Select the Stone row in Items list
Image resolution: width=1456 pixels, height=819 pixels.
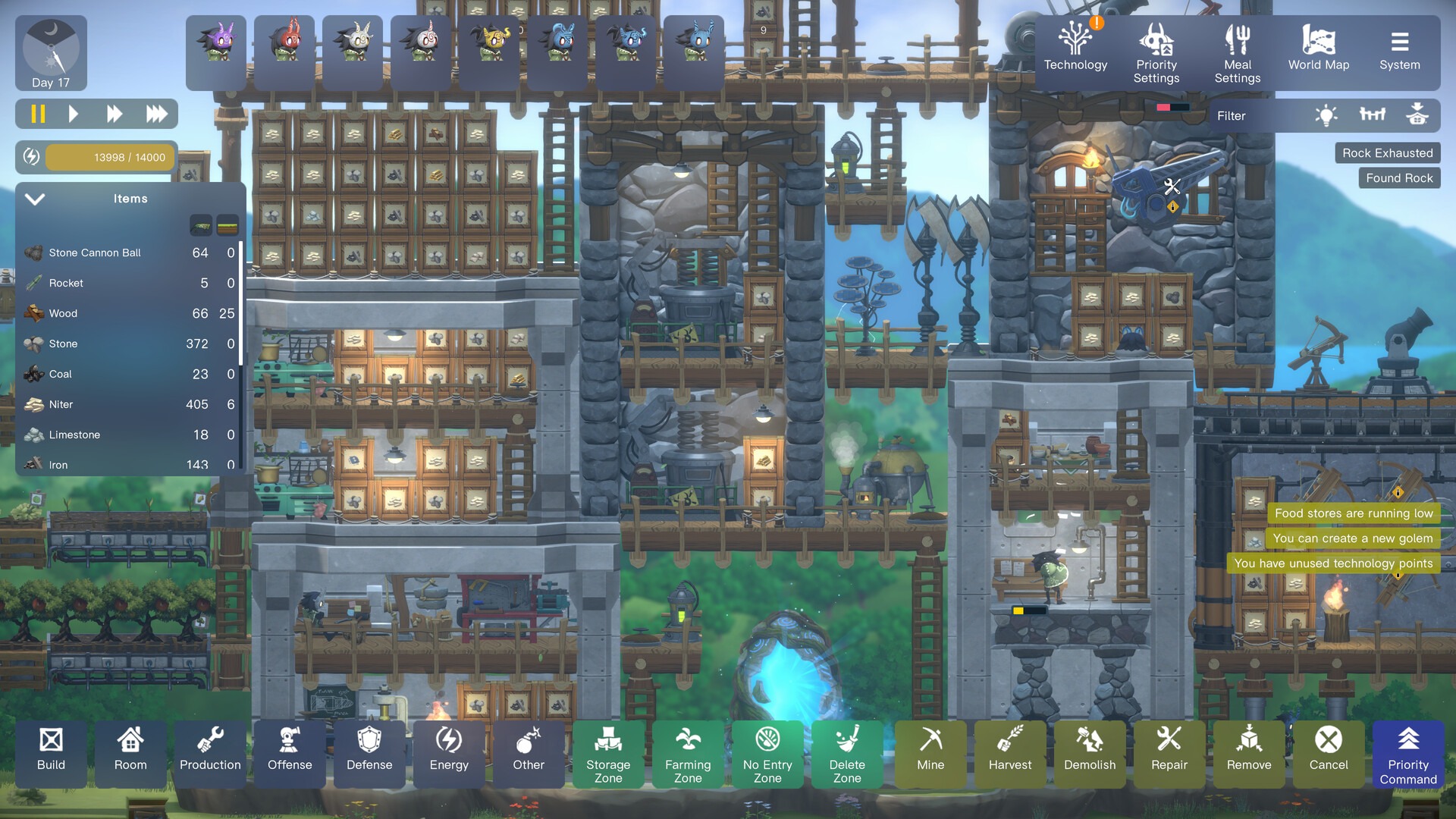click(129, 344)
